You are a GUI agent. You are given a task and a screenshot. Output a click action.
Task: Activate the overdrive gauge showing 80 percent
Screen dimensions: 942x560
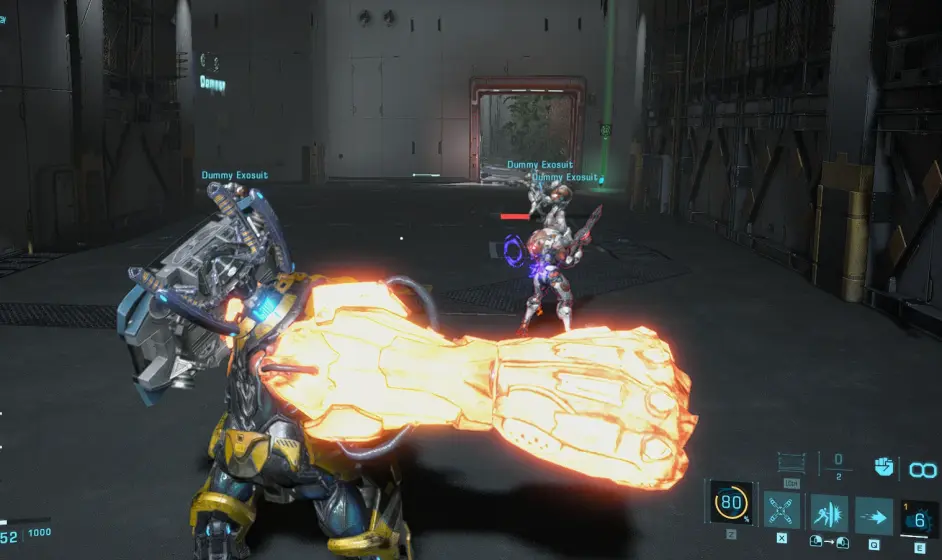pyautogui.click(x=731, y=503)
